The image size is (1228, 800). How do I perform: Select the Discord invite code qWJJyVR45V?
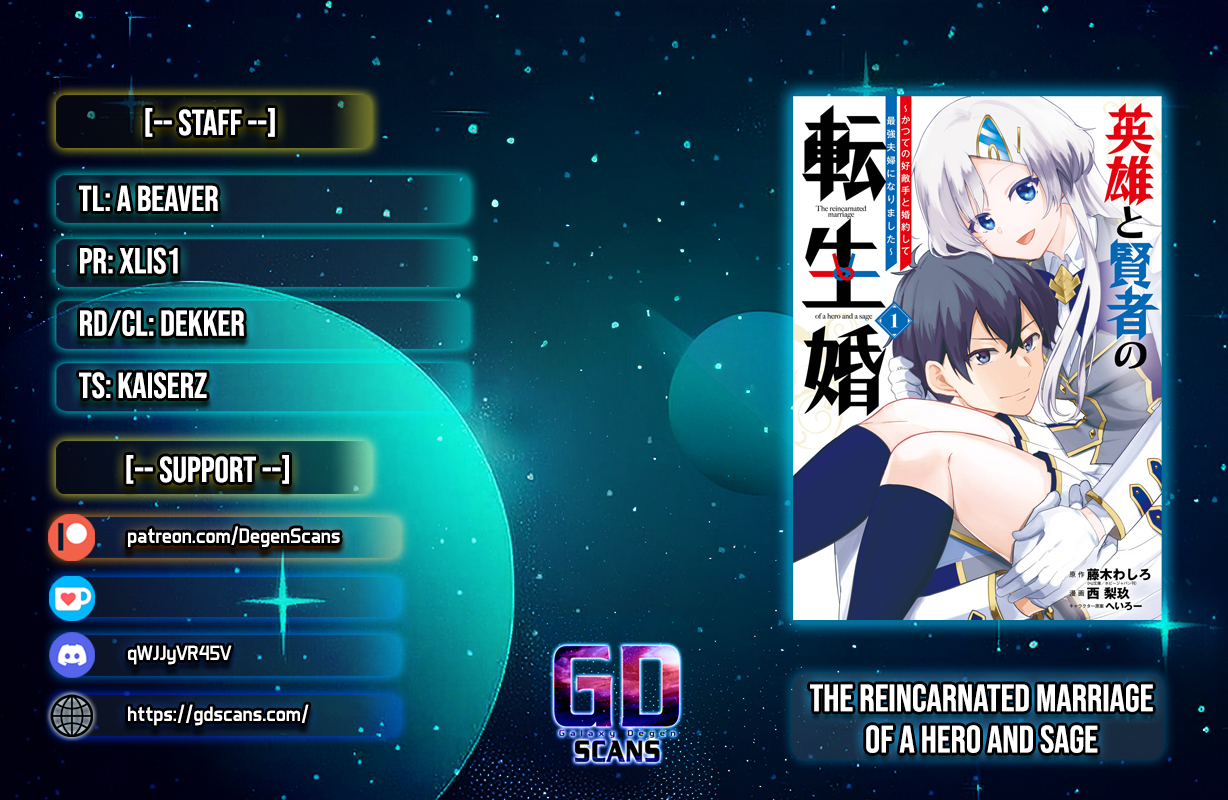tap(179, 655)
